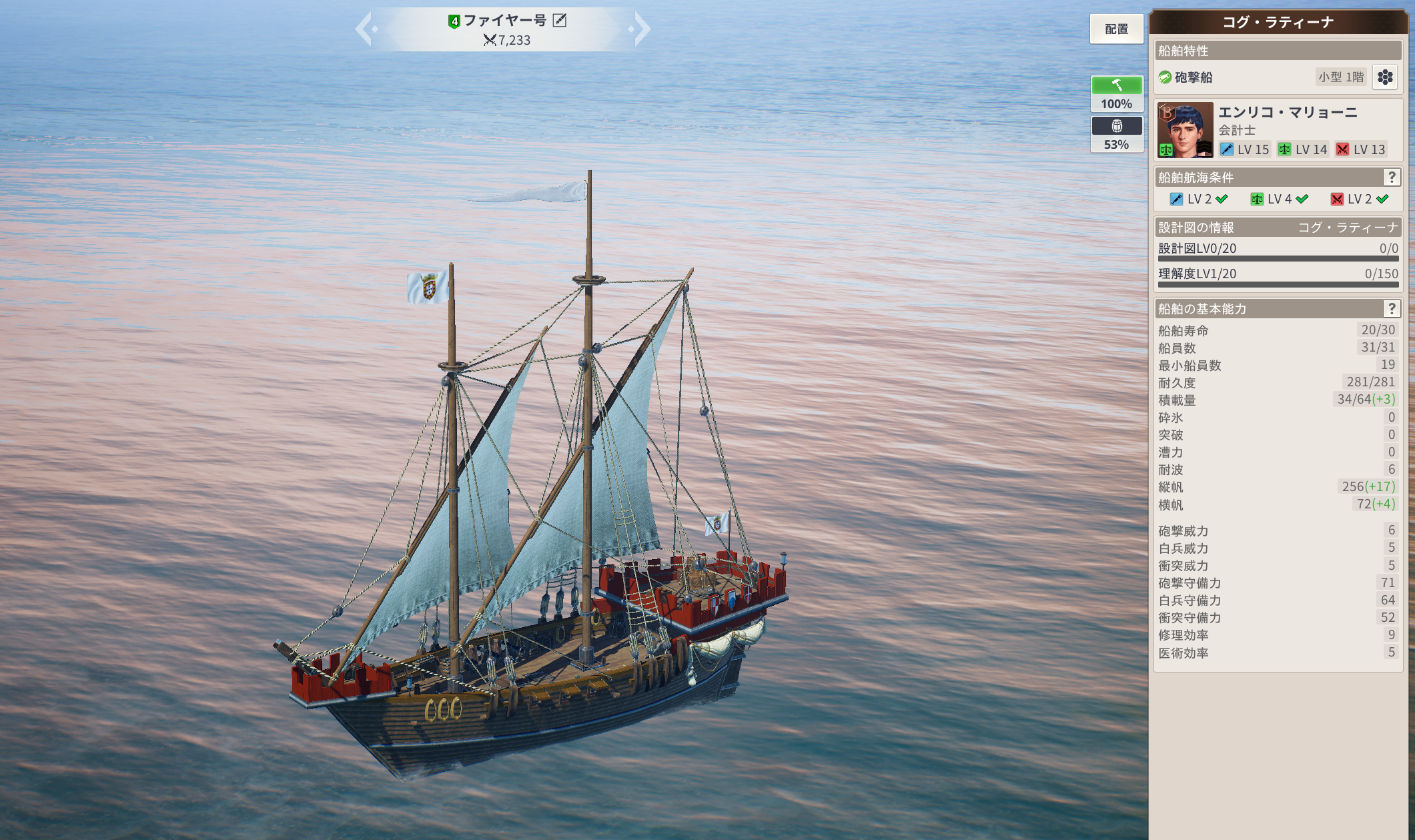Go to the next ship with right arrow

coord(640,29)
